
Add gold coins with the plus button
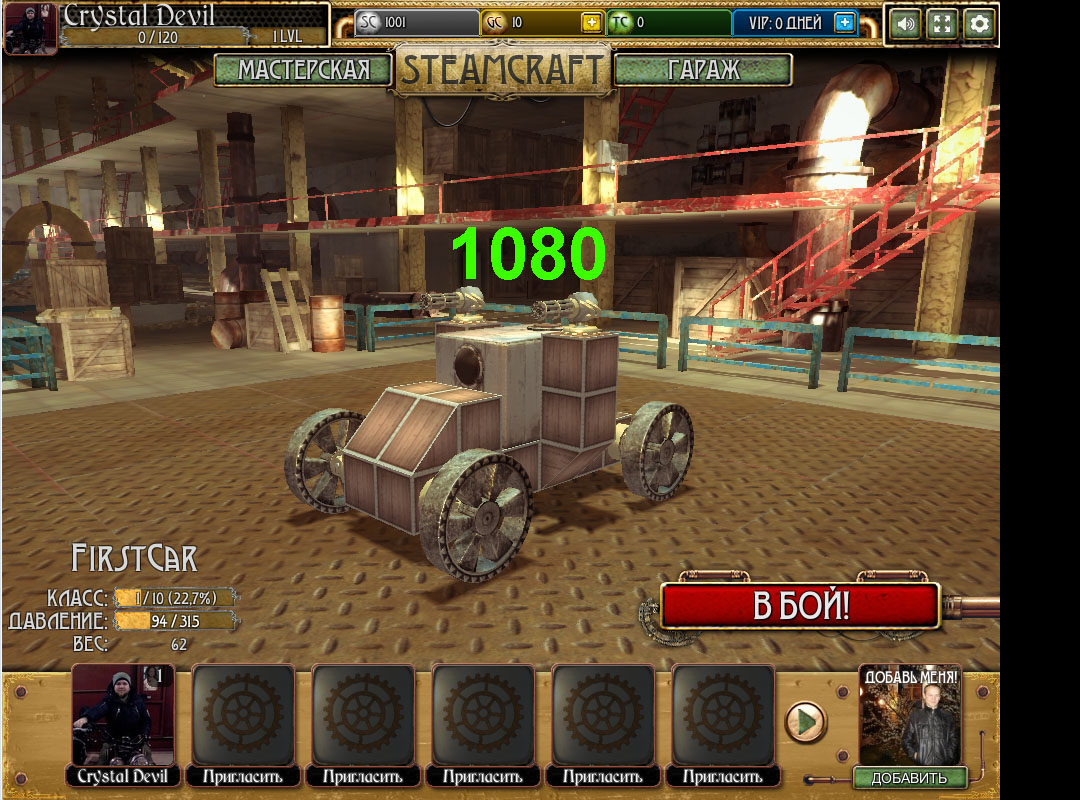pos(591,23)
